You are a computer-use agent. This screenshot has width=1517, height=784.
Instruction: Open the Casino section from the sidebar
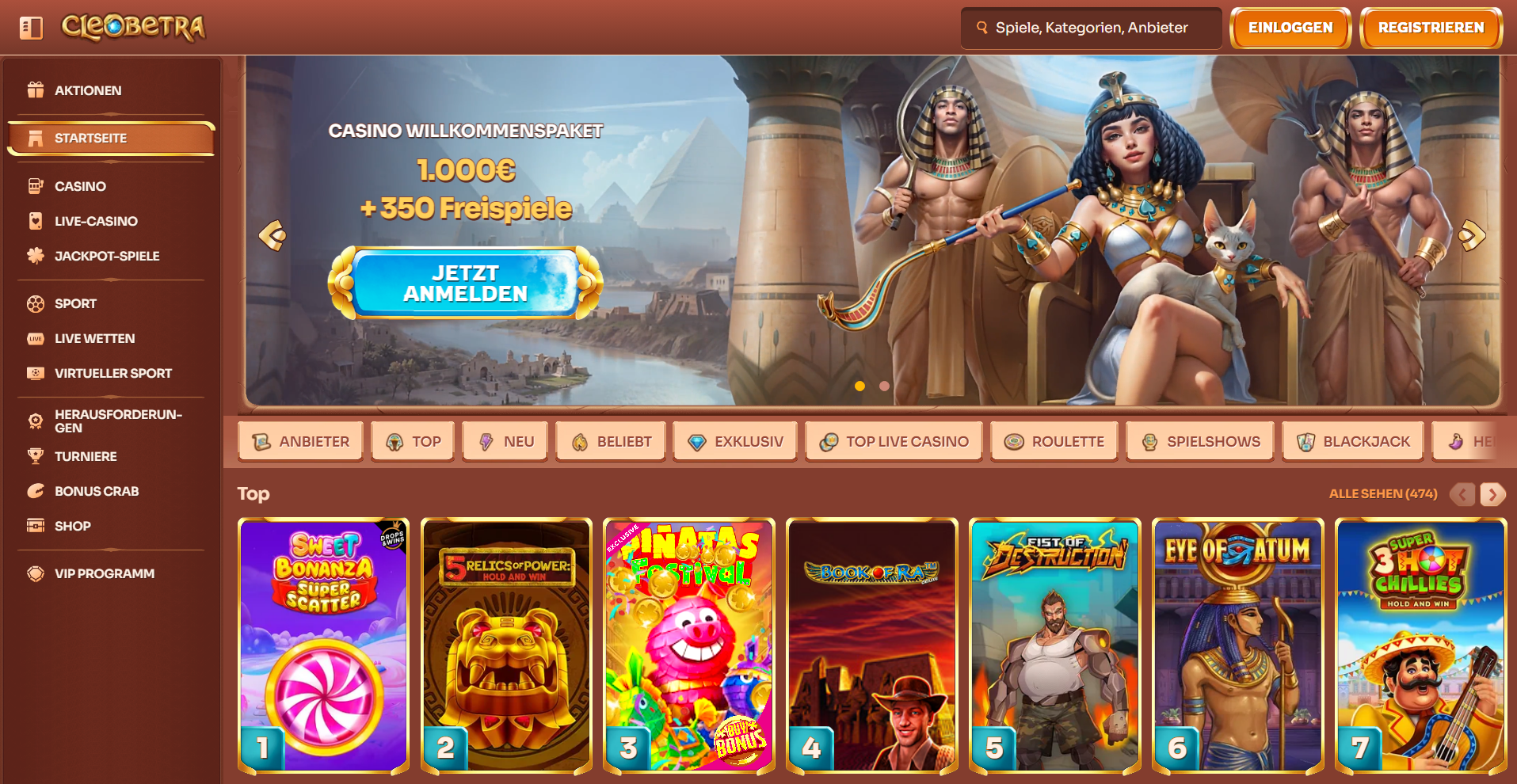click(x=79, y=186)
